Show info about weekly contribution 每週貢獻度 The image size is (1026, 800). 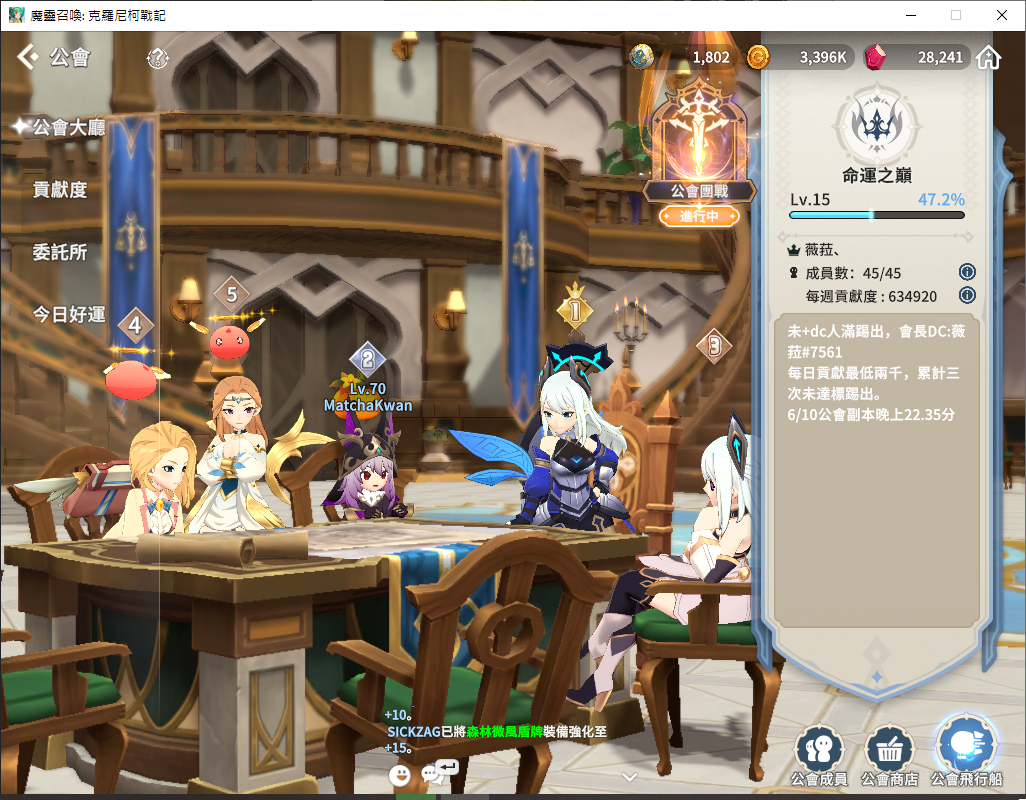[967, 295]
